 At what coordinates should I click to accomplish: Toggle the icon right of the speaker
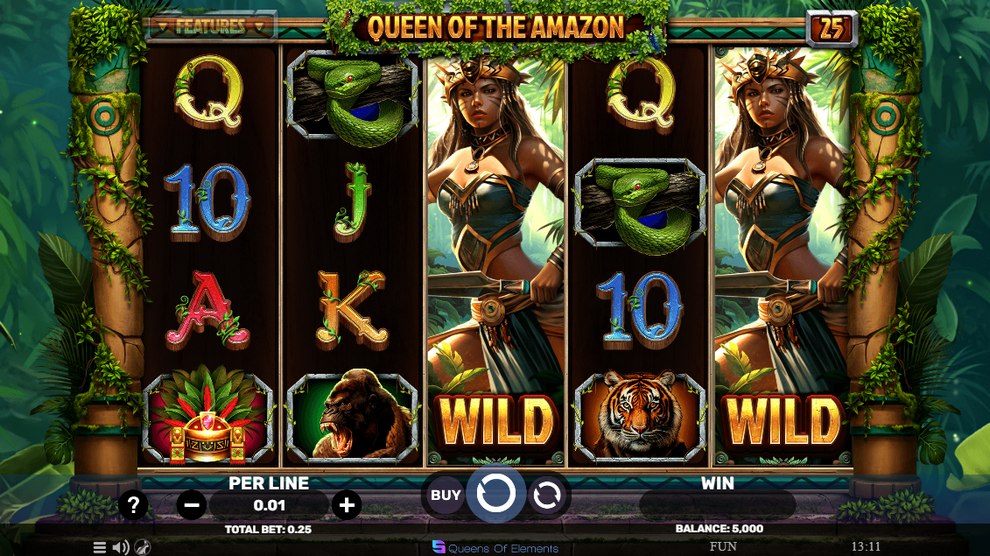(142, 547)
